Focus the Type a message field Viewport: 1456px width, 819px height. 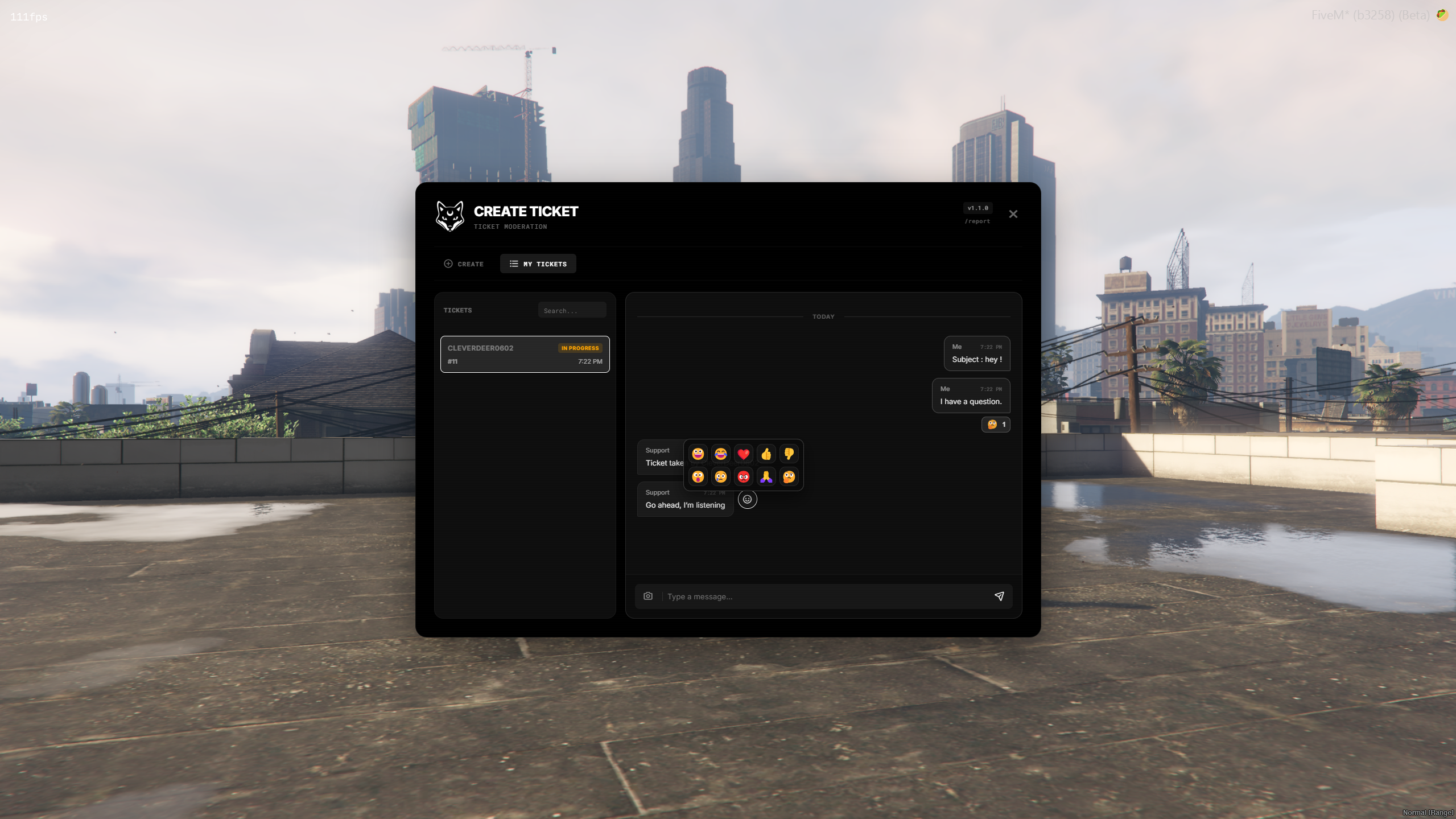[x=825, y=596]
